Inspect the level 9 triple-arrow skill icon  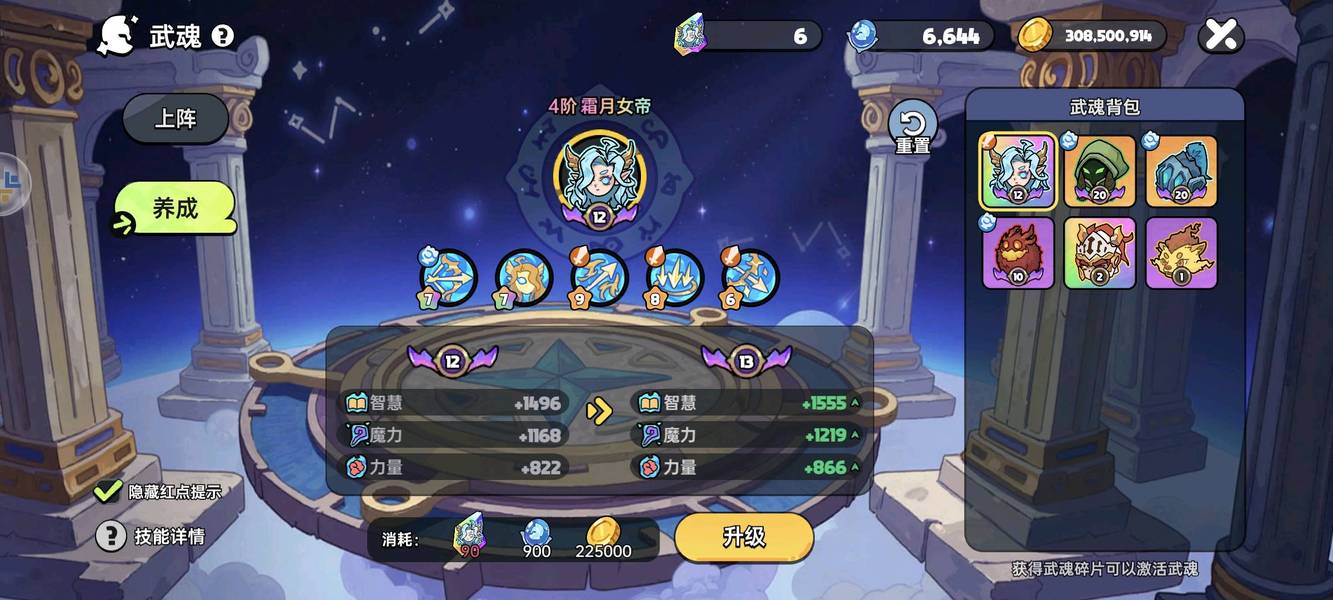click(600, 277)
